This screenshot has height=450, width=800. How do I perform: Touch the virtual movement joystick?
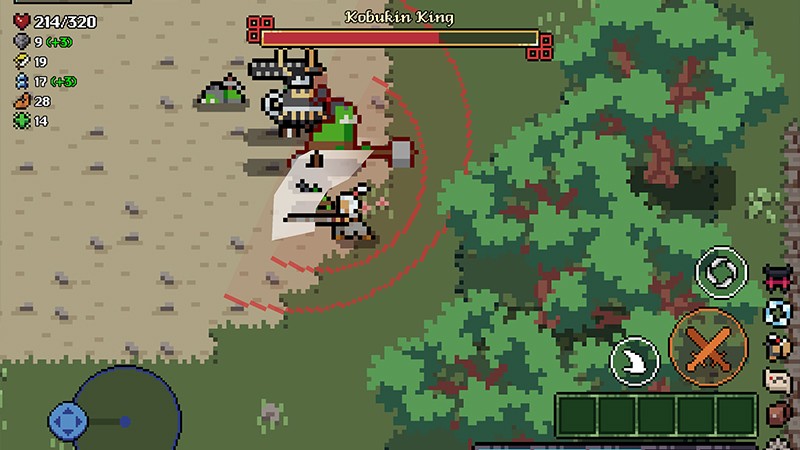point(68,421)
